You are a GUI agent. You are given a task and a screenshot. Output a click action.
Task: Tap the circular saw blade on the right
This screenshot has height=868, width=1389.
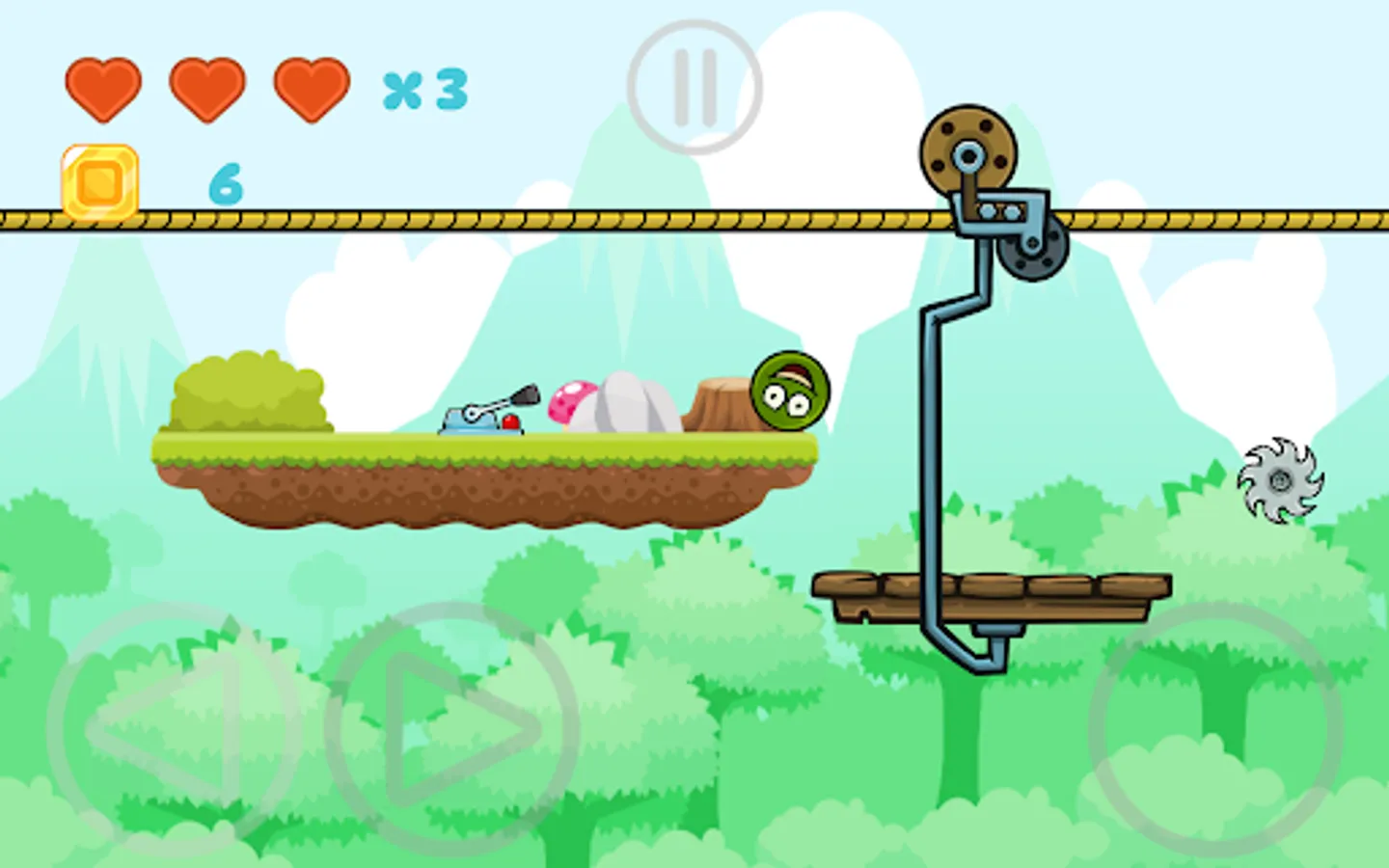(x=1280, y=481)
